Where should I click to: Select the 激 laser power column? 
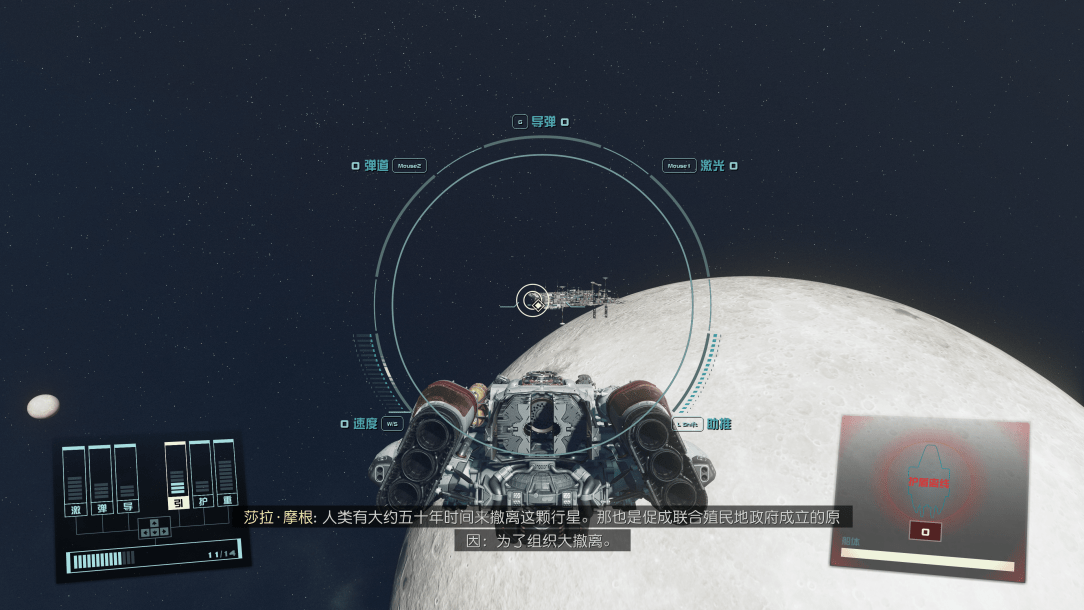75,483
